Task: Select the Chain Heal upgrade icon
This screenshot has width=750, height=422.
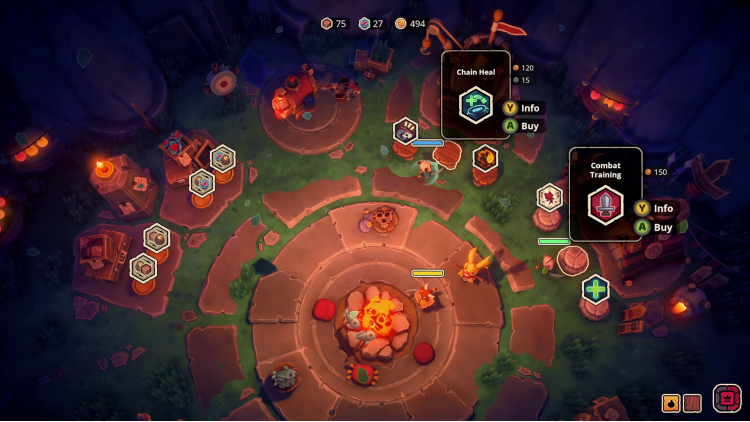Action: pos(475,105)
